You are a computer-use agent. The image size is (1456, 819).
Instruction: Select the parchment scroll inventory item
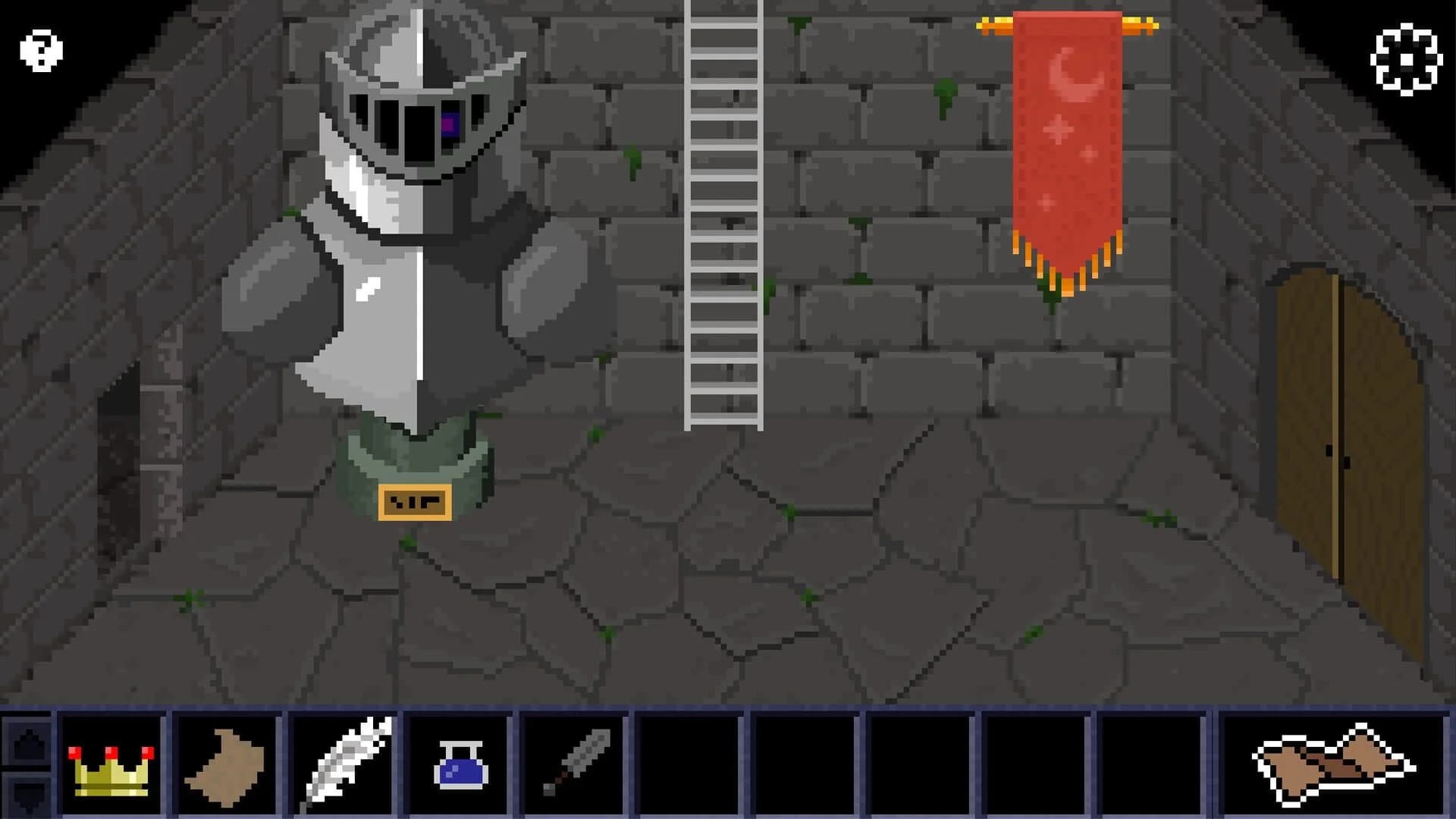tap(227, 766)
